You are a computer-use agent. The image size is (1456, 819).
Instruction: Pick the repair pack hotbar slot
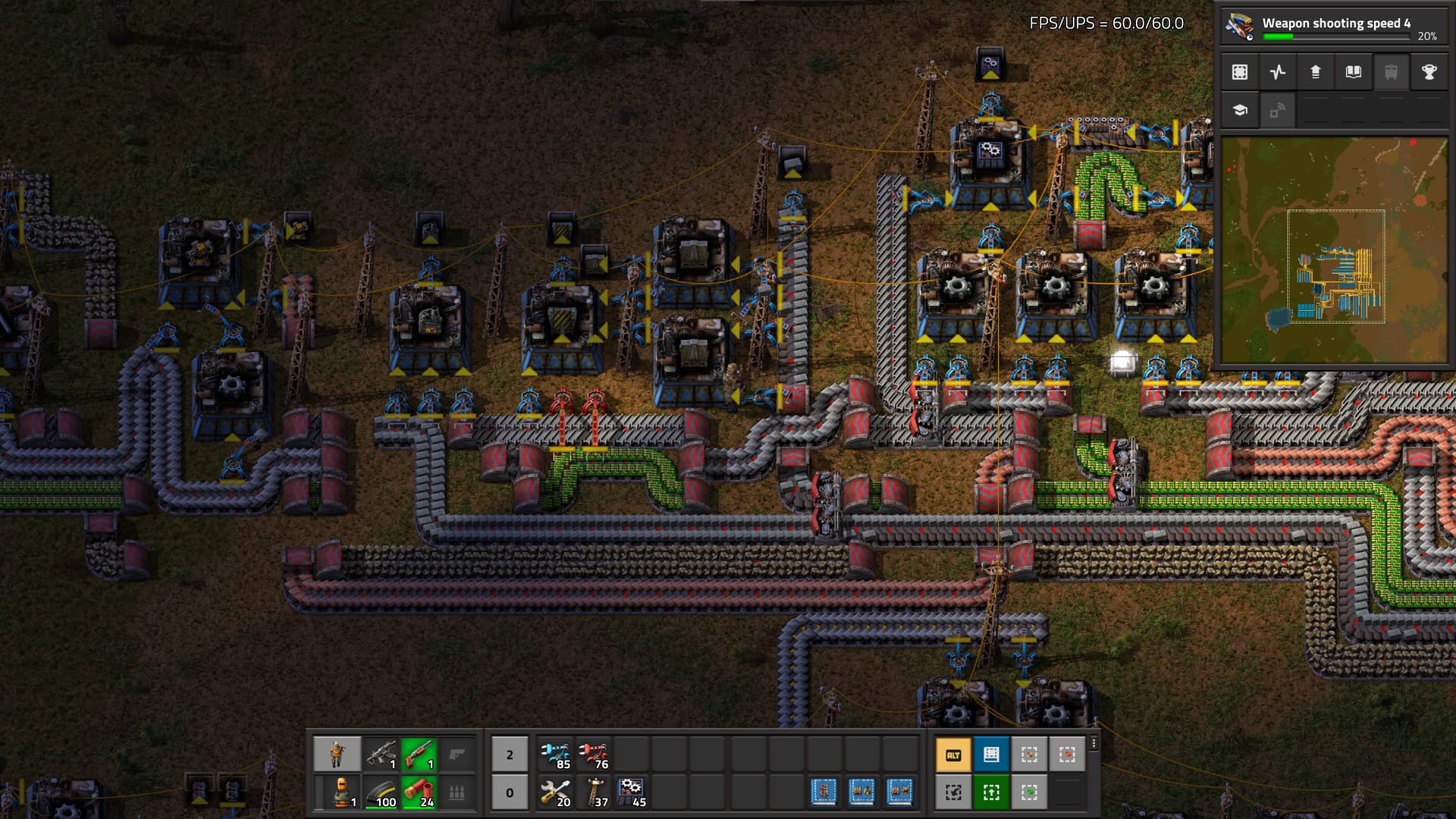[556, 792]
